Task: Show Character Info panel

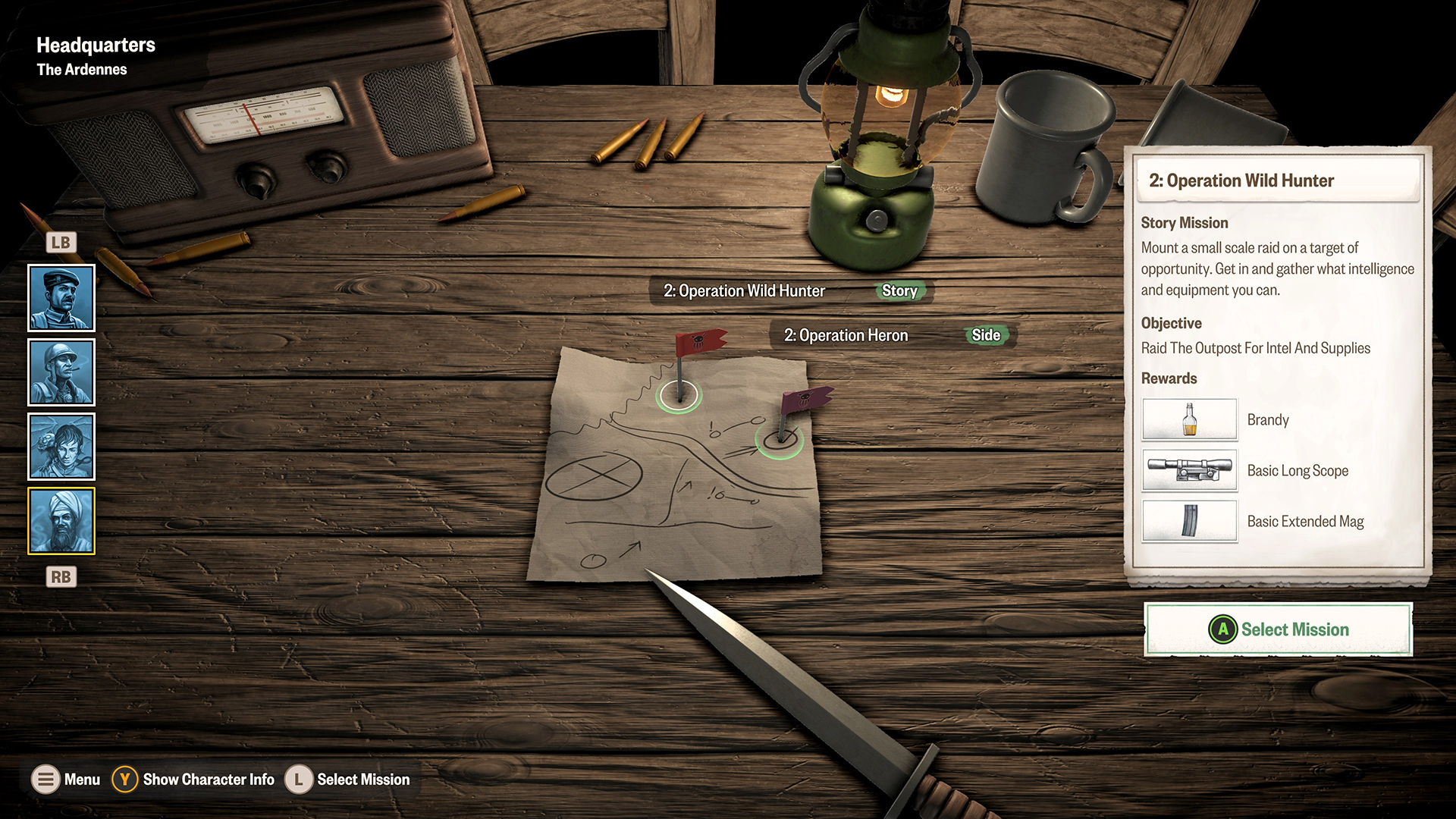Action: pyautogui.click(x=194, y=780)
